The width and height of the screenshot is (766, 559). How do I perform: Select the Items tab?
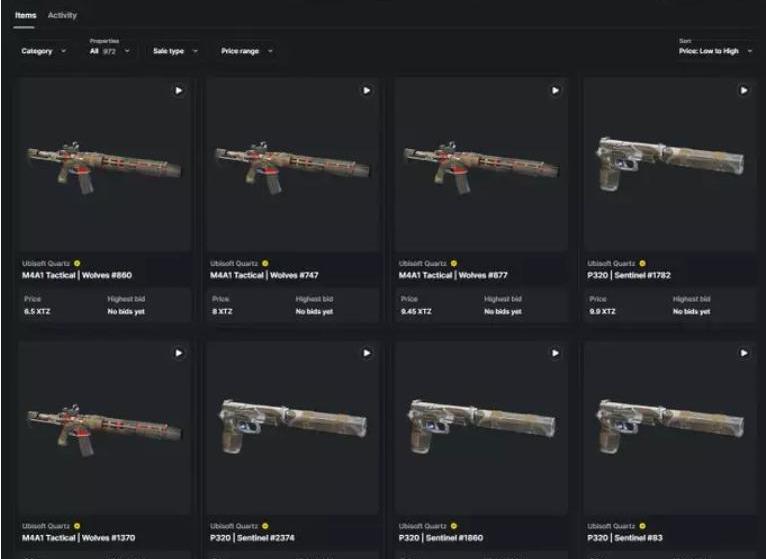click(x=25, y=15)
